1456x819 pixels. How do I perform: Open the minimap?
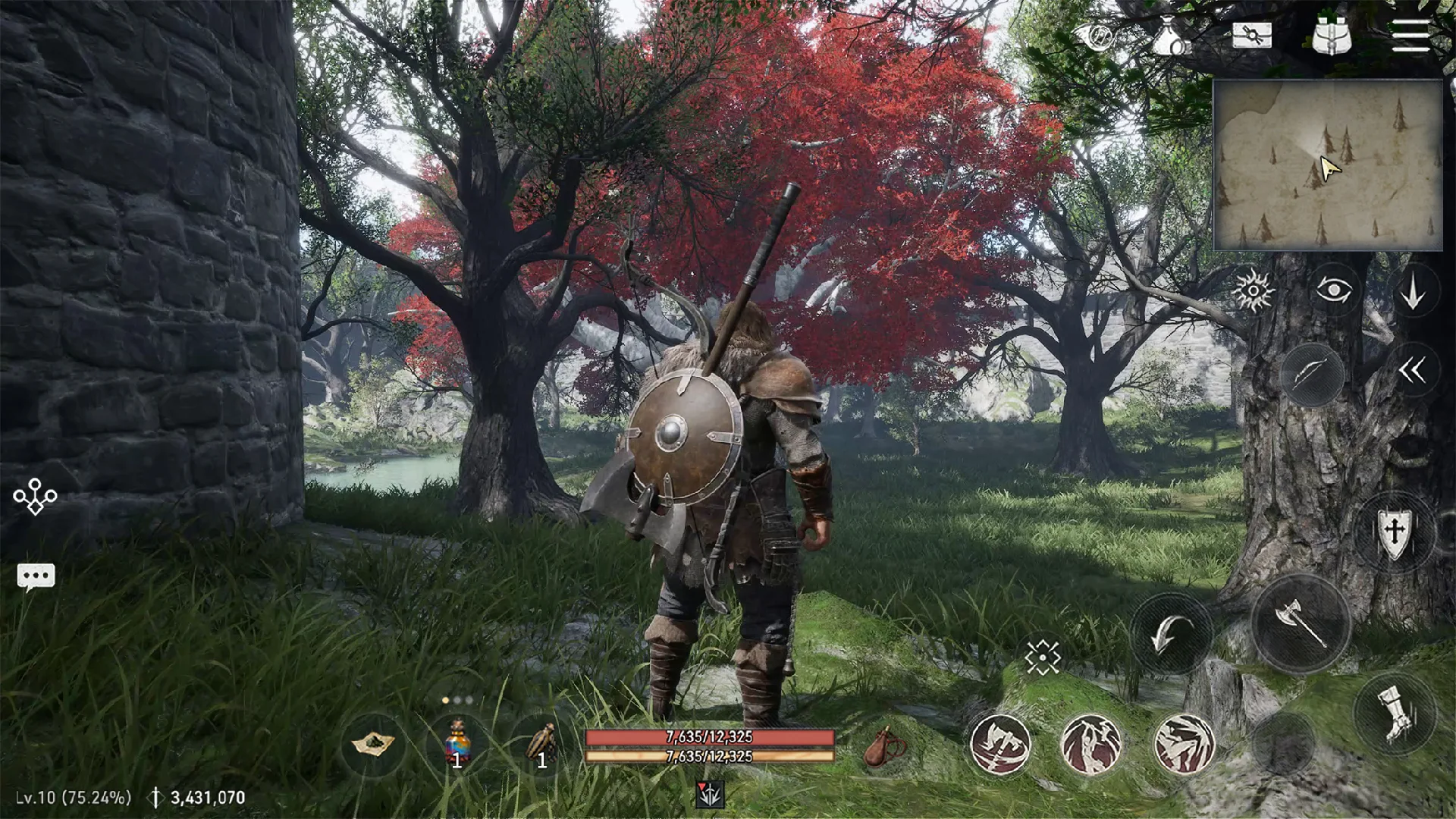[x=1327, y=165]
